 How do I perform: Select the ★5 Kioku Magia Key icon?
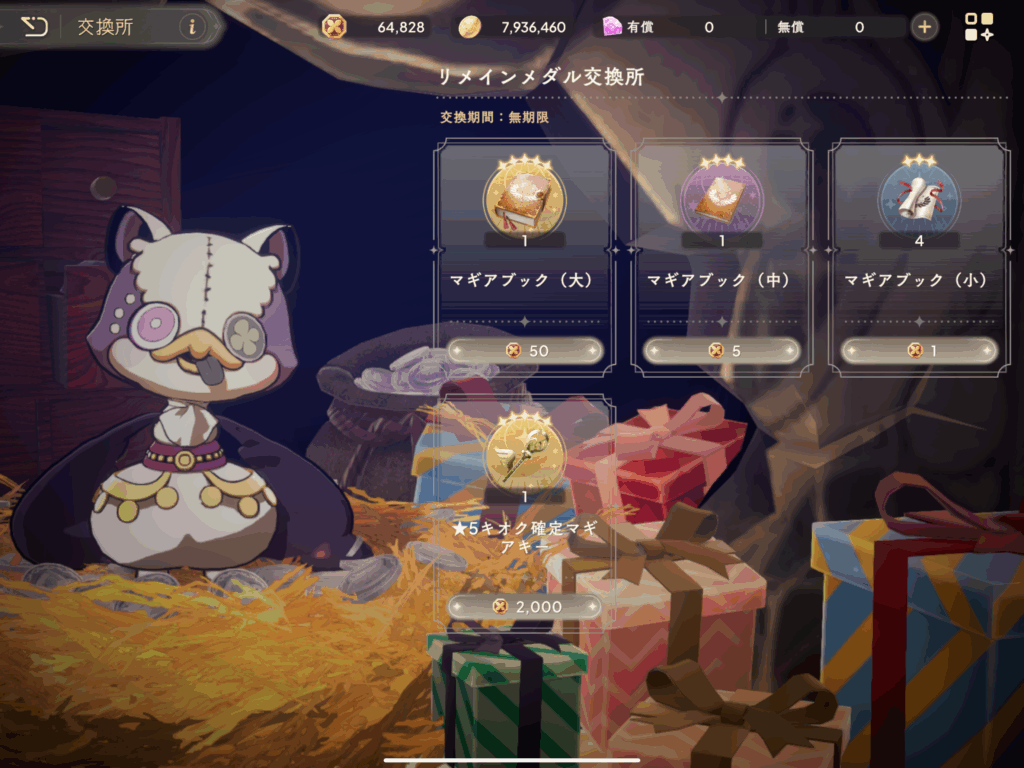(x=524, y=451)
